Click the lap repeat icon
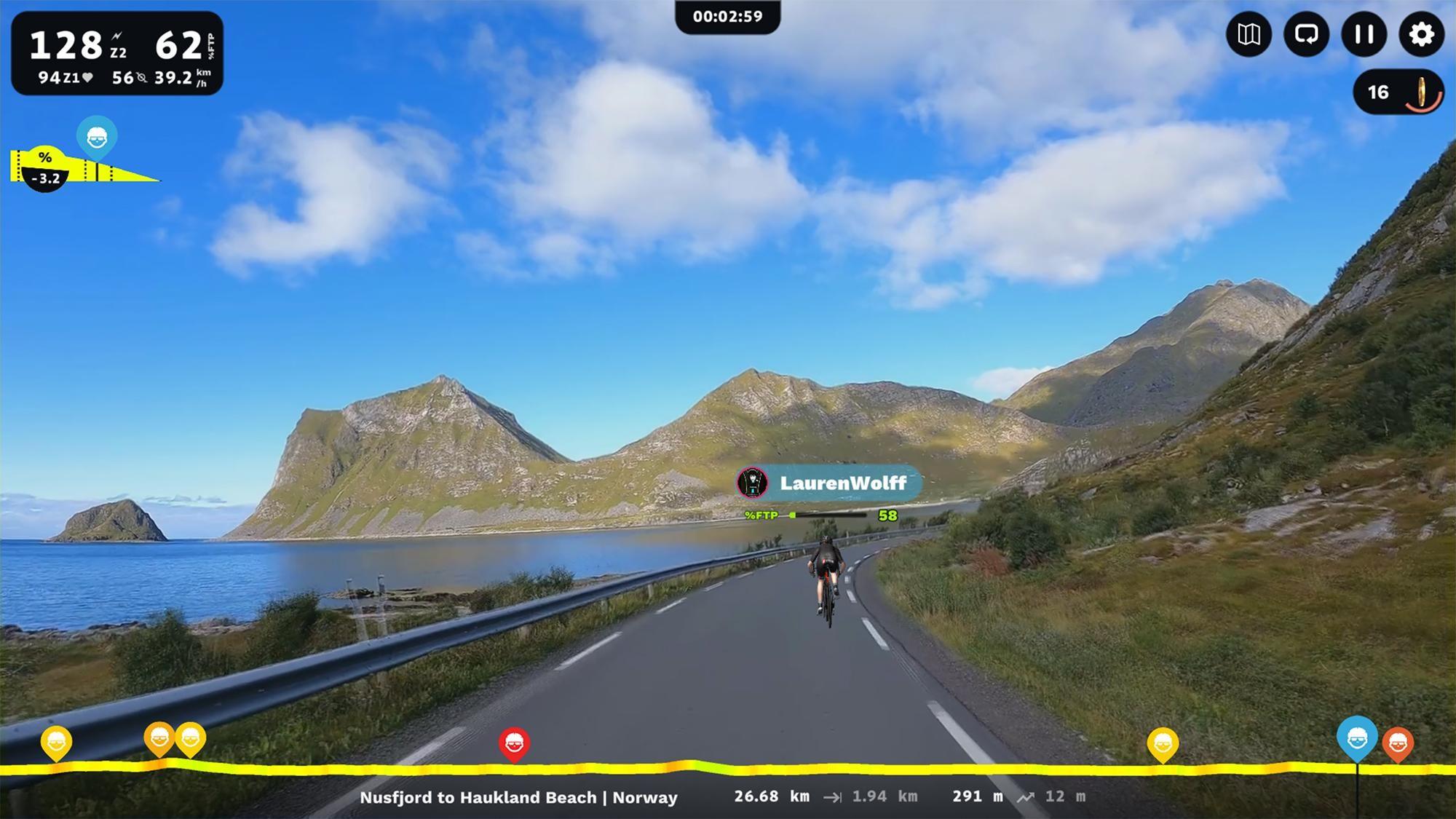The height and width of the screenshot is (819, 1456). (1305, 34)
